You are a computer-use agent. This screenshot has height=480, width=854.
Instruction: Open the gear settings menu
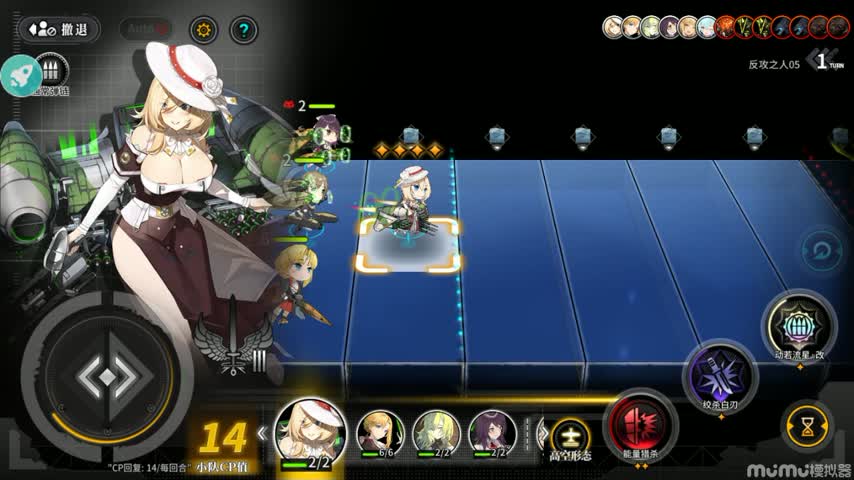click(x=203, y=30)
